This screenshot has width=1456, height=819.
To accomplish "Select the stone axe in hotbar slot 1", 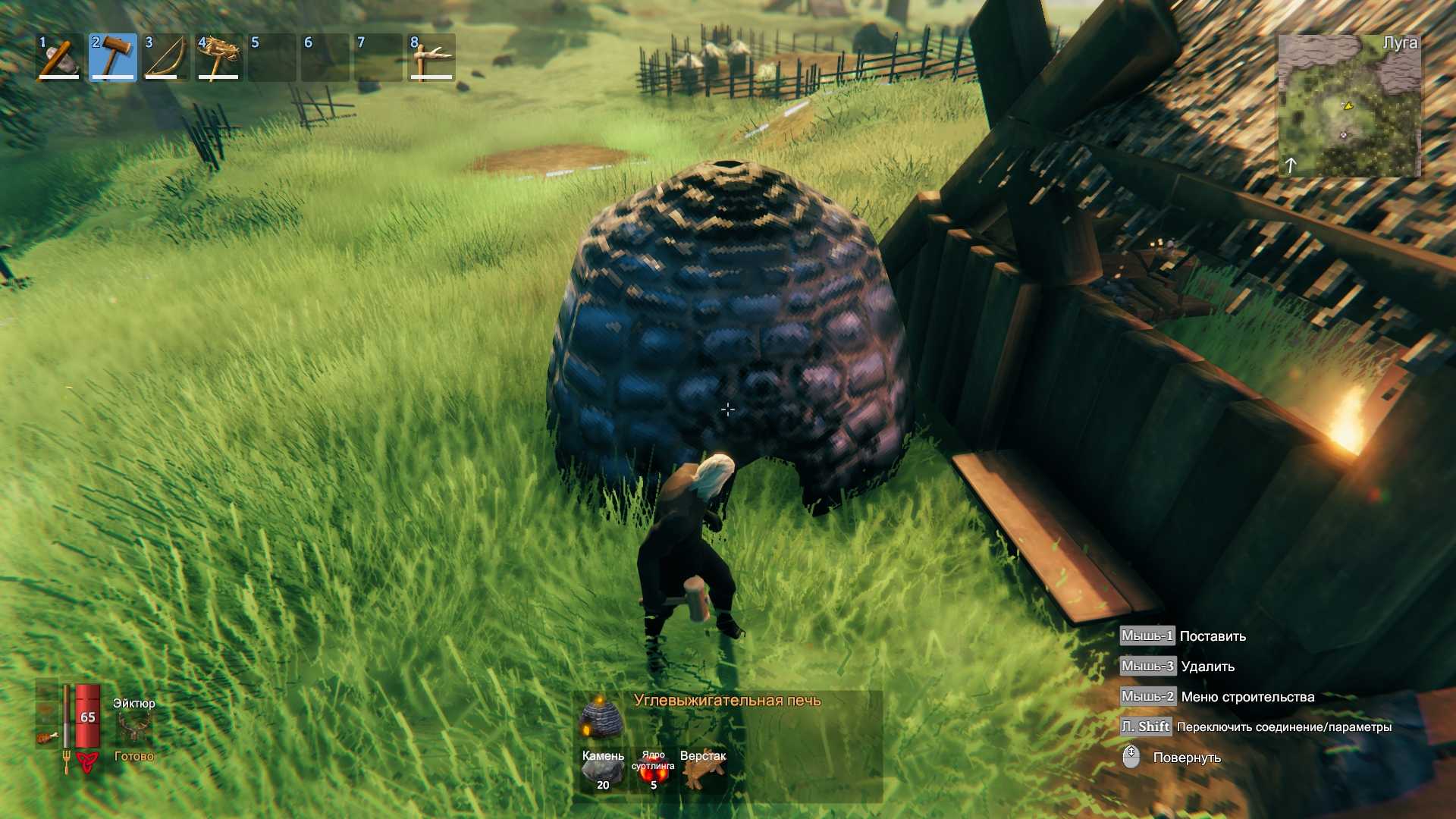I will [x=59, y=58].
